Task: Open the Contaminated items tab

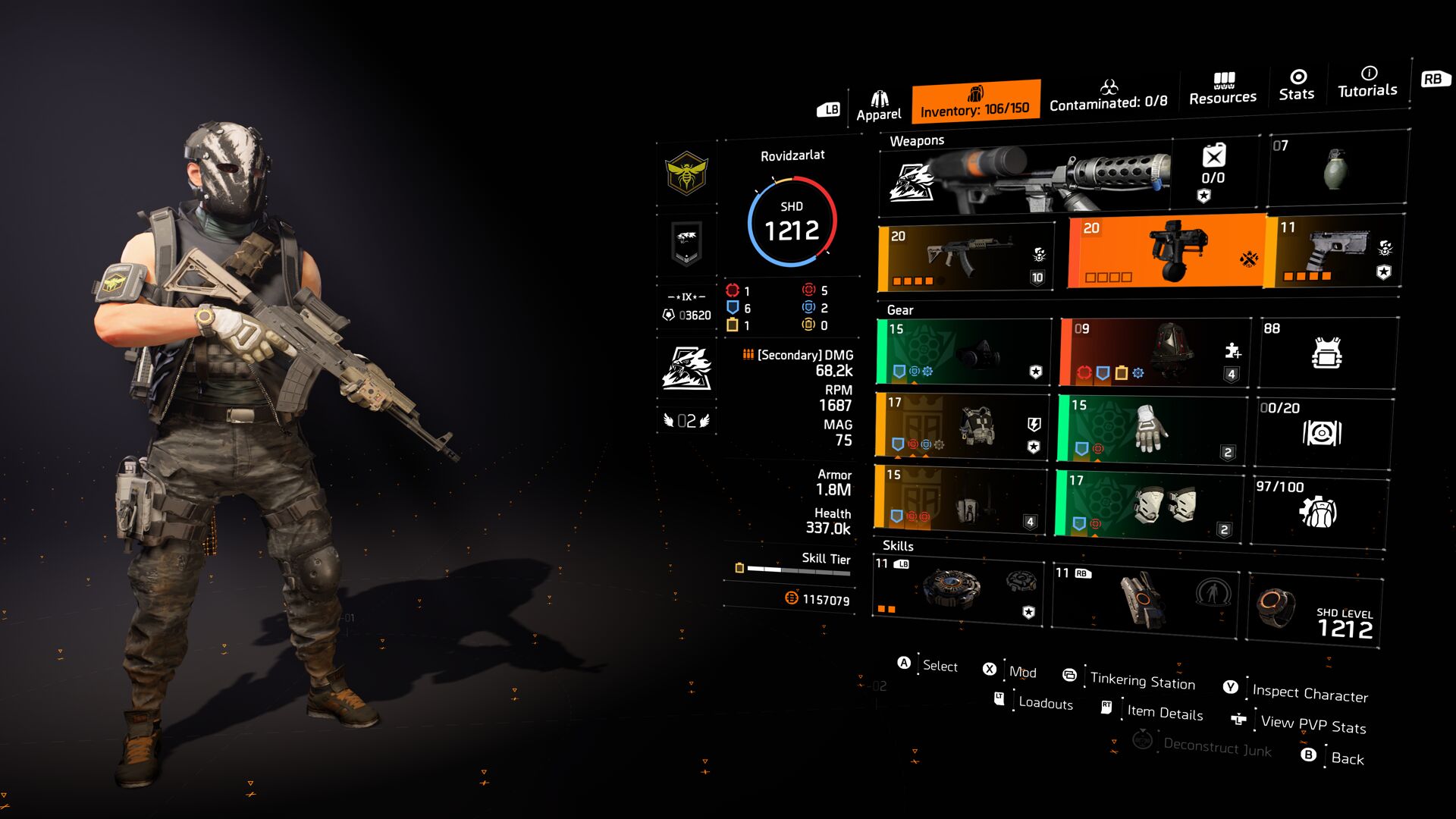Action: 1108,96
